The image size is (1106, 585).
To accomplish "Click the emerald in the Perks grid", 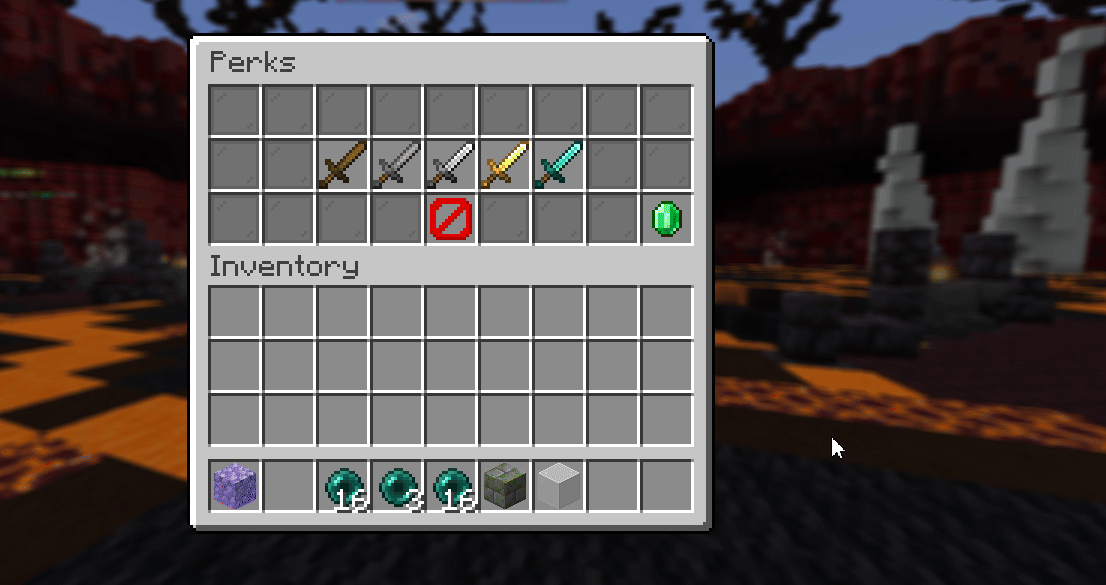I will [x=667, y=219].
